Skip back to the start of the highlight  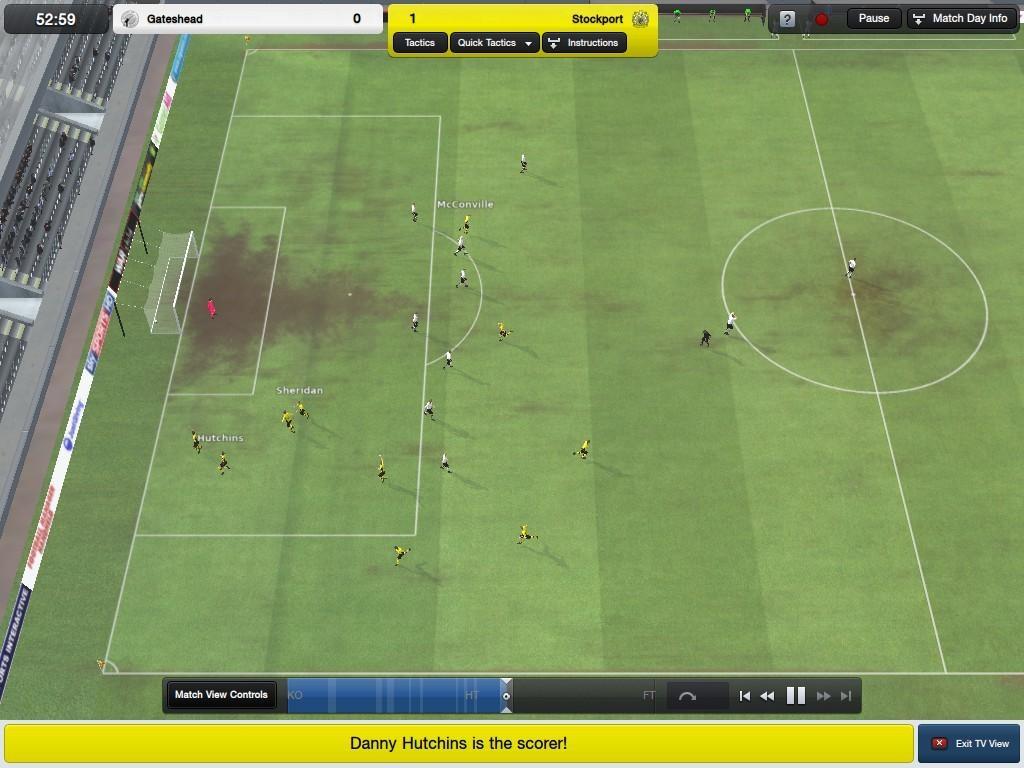(x=744, y=696)
